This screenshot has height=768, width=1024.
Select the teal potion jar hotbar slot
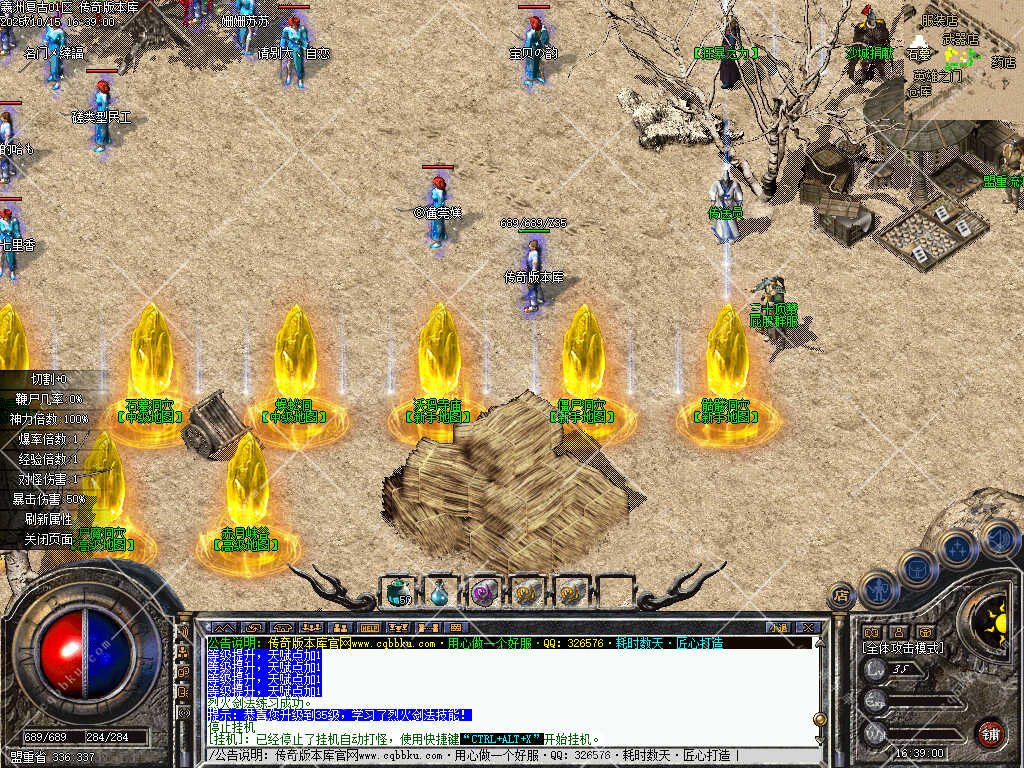[x=398, y=592]
